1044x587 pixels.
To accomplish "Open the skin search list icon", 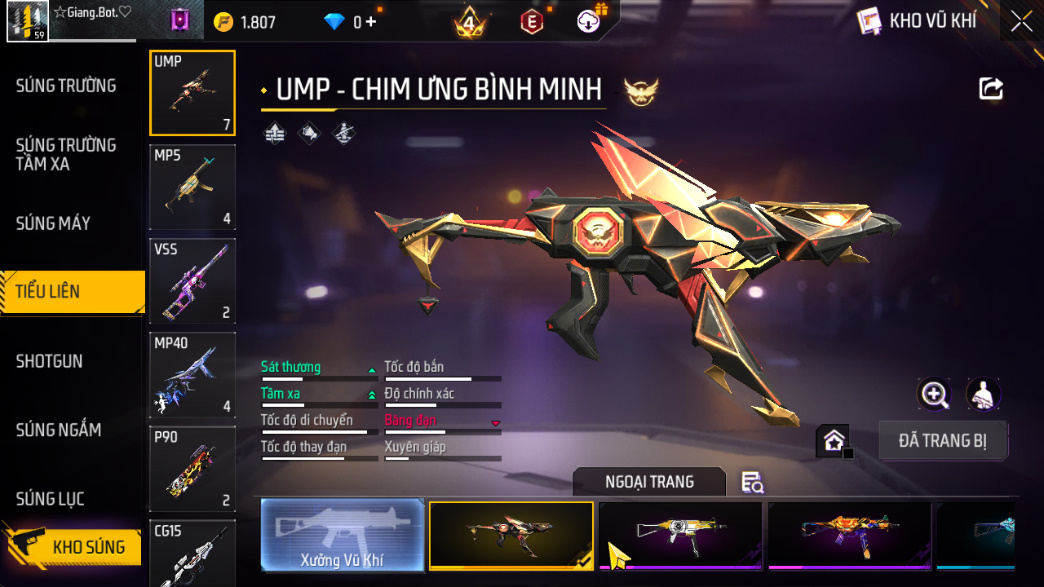I will pos(752,483).
